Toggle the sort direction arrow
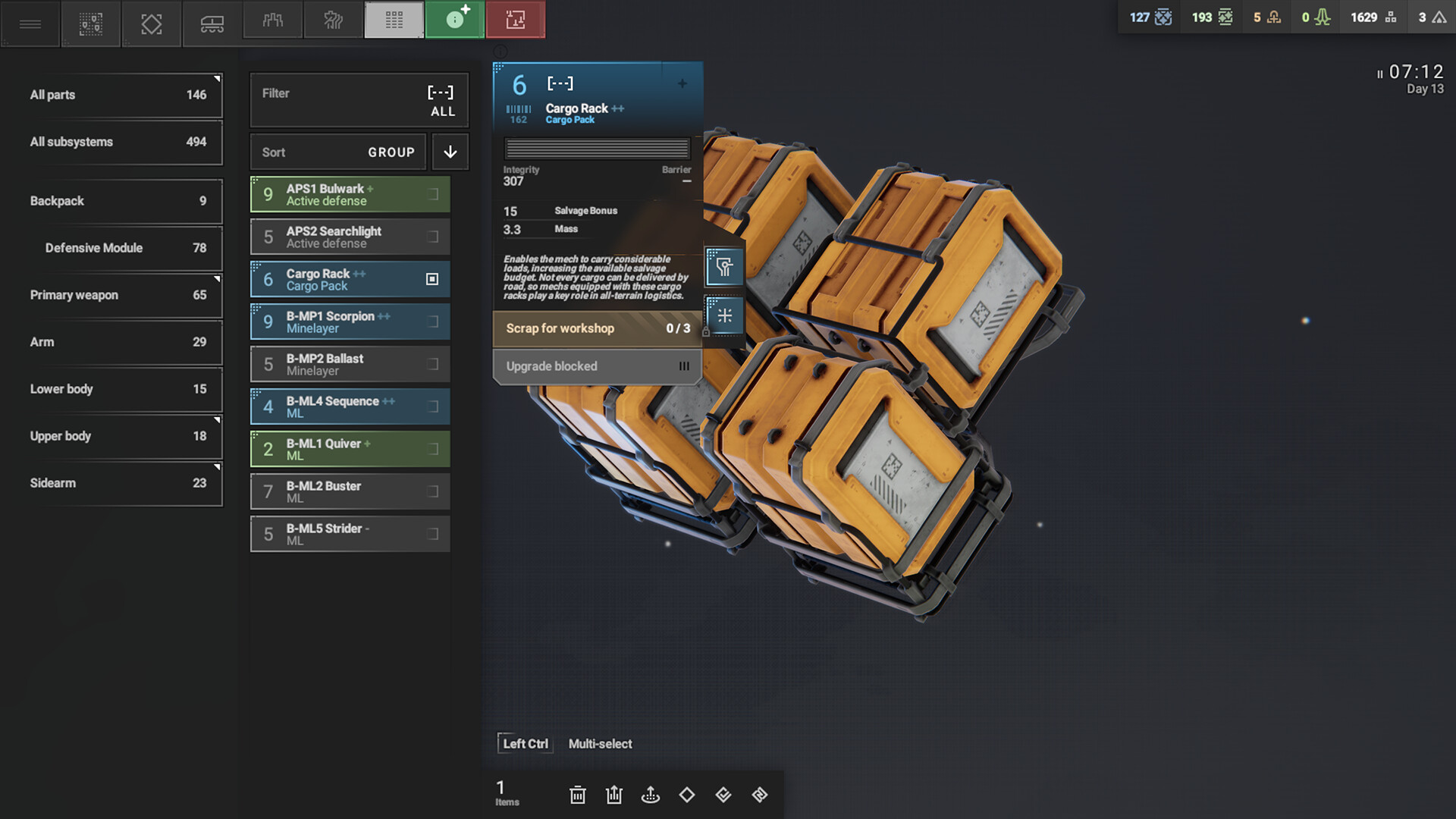 click(450, 152)
